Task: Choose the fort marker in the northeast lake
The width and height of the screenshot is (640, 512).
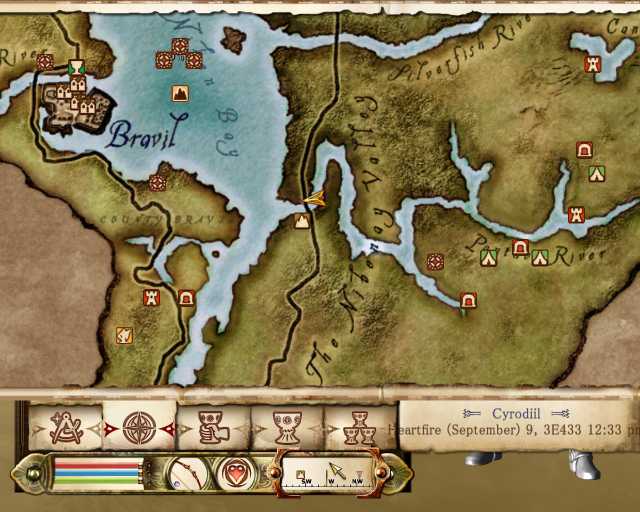Action: (x=592, y=64)
